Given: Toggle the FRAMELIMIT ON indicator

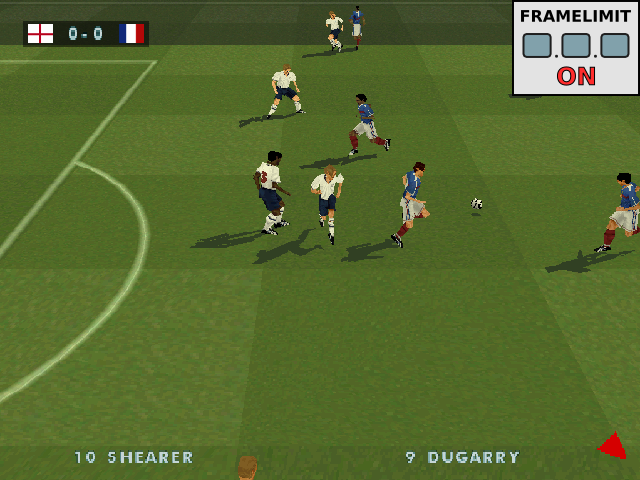Looking at the screenshot, I should tap(576, 77).
